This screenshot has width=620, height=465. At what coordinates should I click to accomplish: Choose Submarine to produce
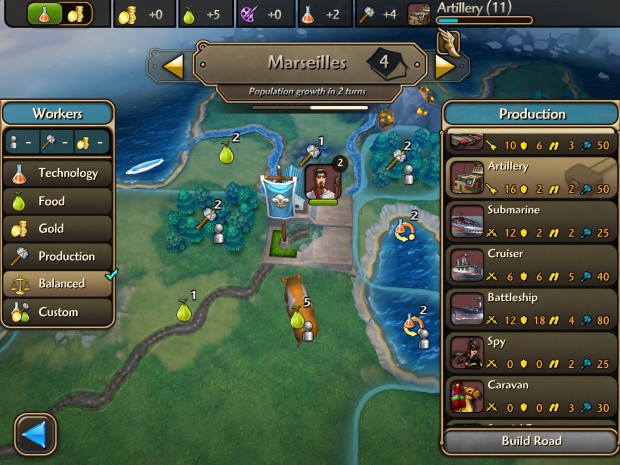coord(531,220)
